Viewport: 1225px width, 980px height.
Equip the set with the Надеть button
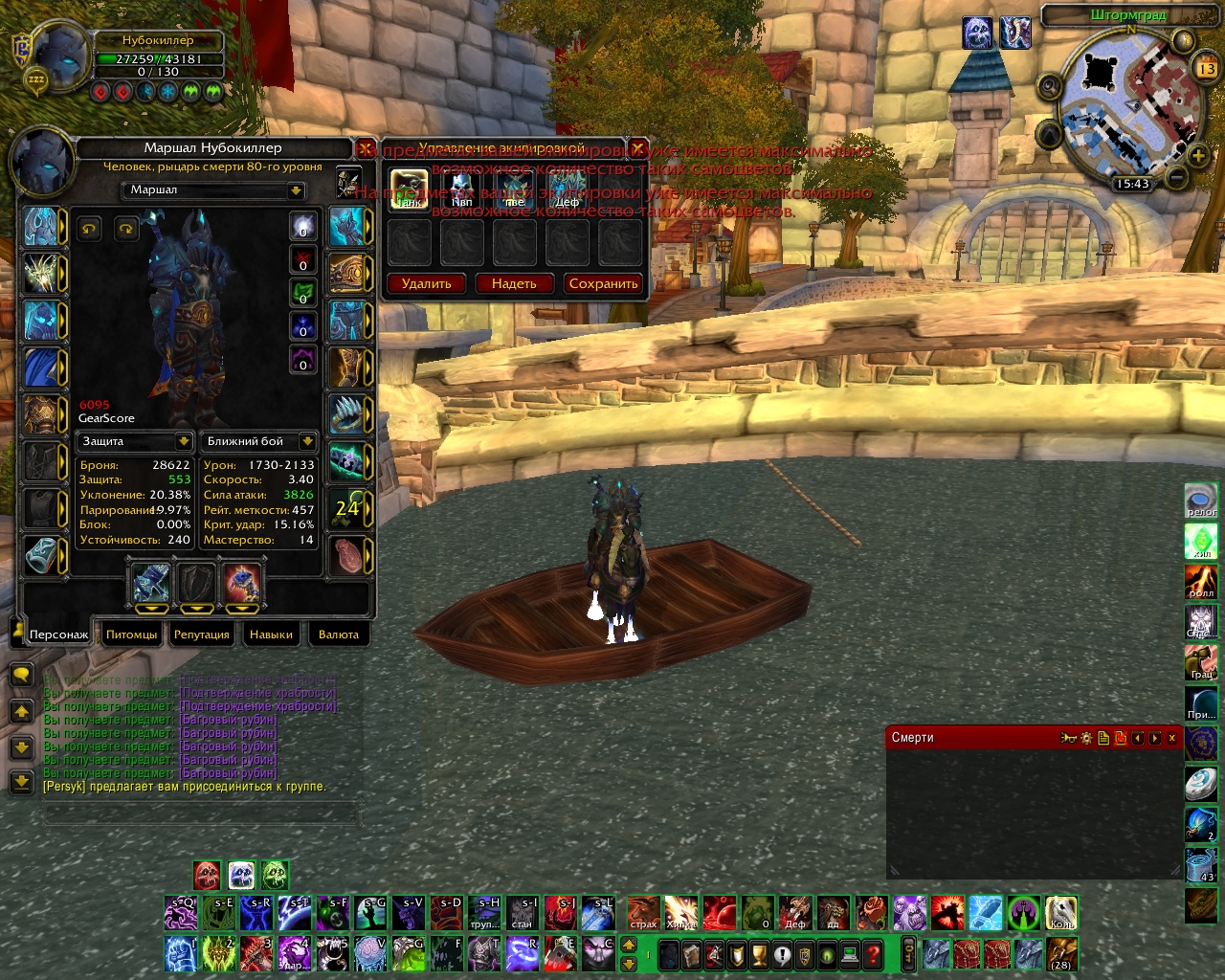pos(514,283)
